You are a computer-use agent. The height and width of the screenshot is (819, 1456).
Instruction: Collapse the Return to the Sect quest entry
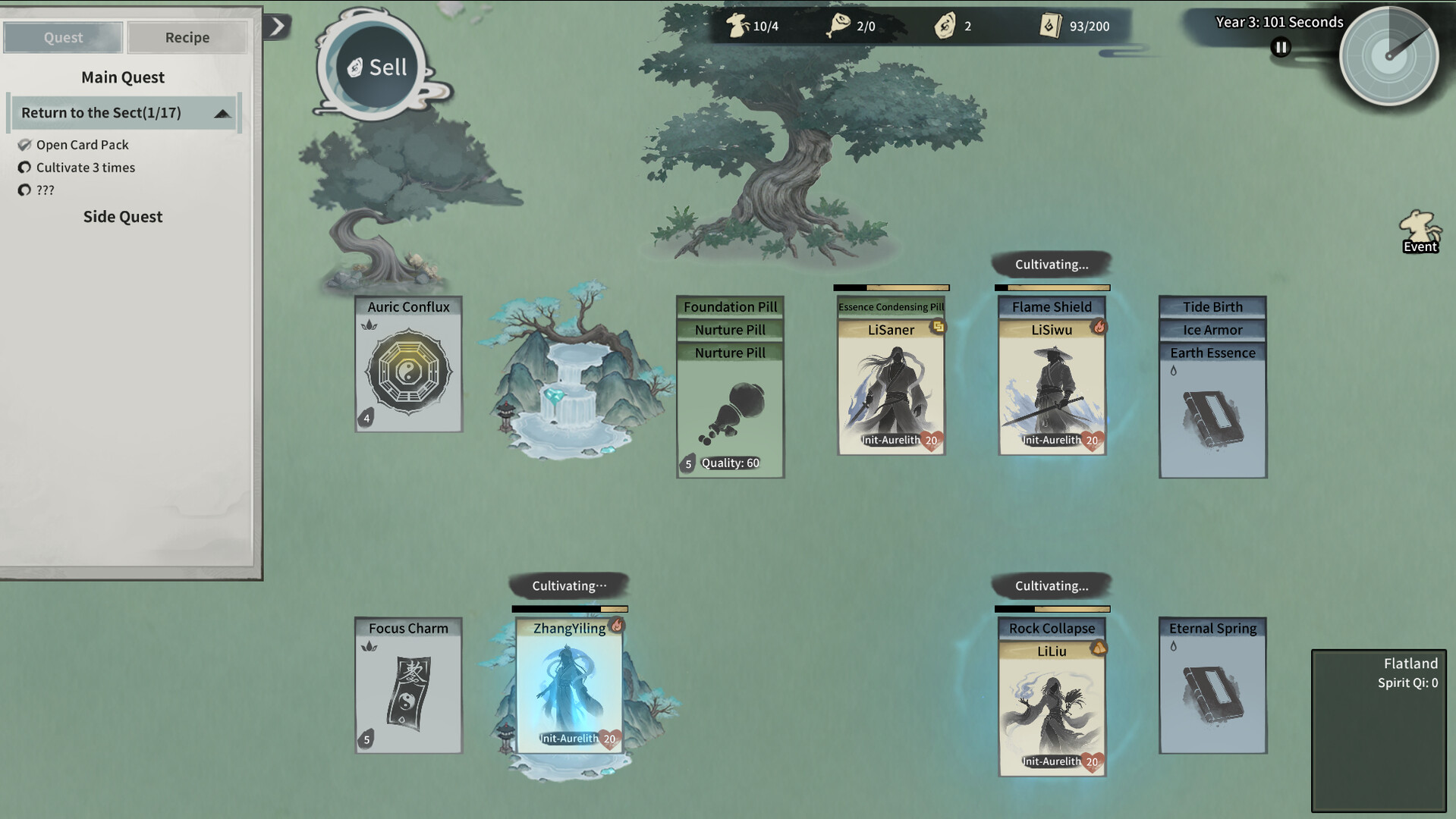pos(222,112)
